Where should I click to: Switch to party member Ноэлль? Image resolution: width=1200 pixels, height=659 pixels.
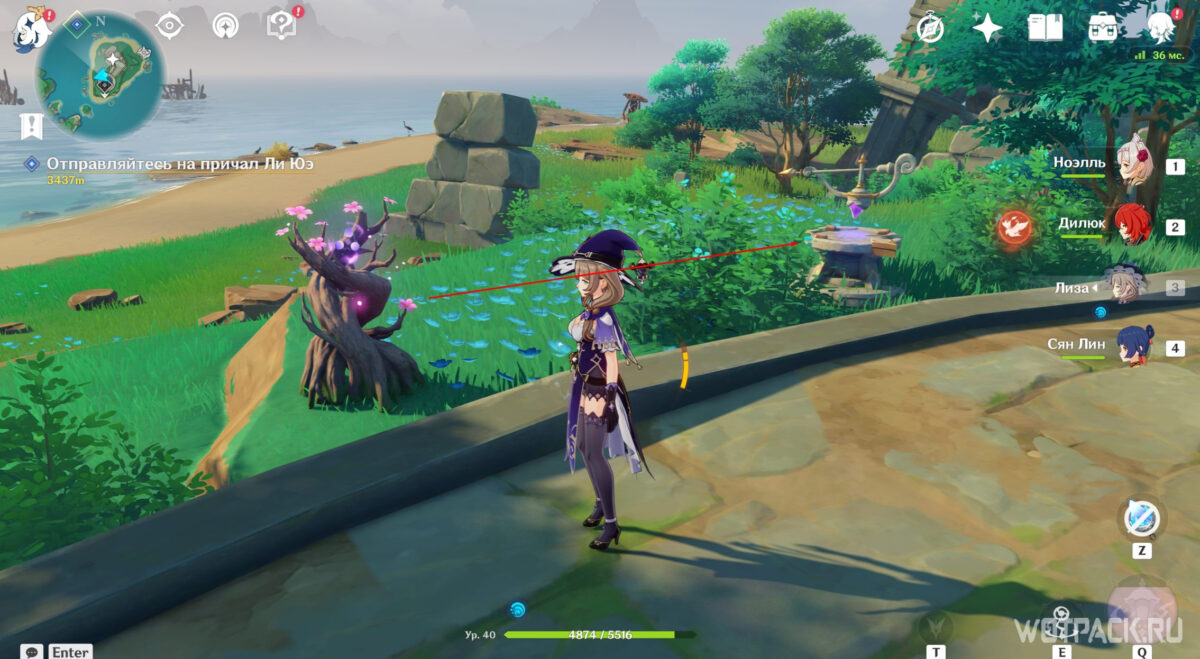pyautogui.click(x=1135, y=167)
